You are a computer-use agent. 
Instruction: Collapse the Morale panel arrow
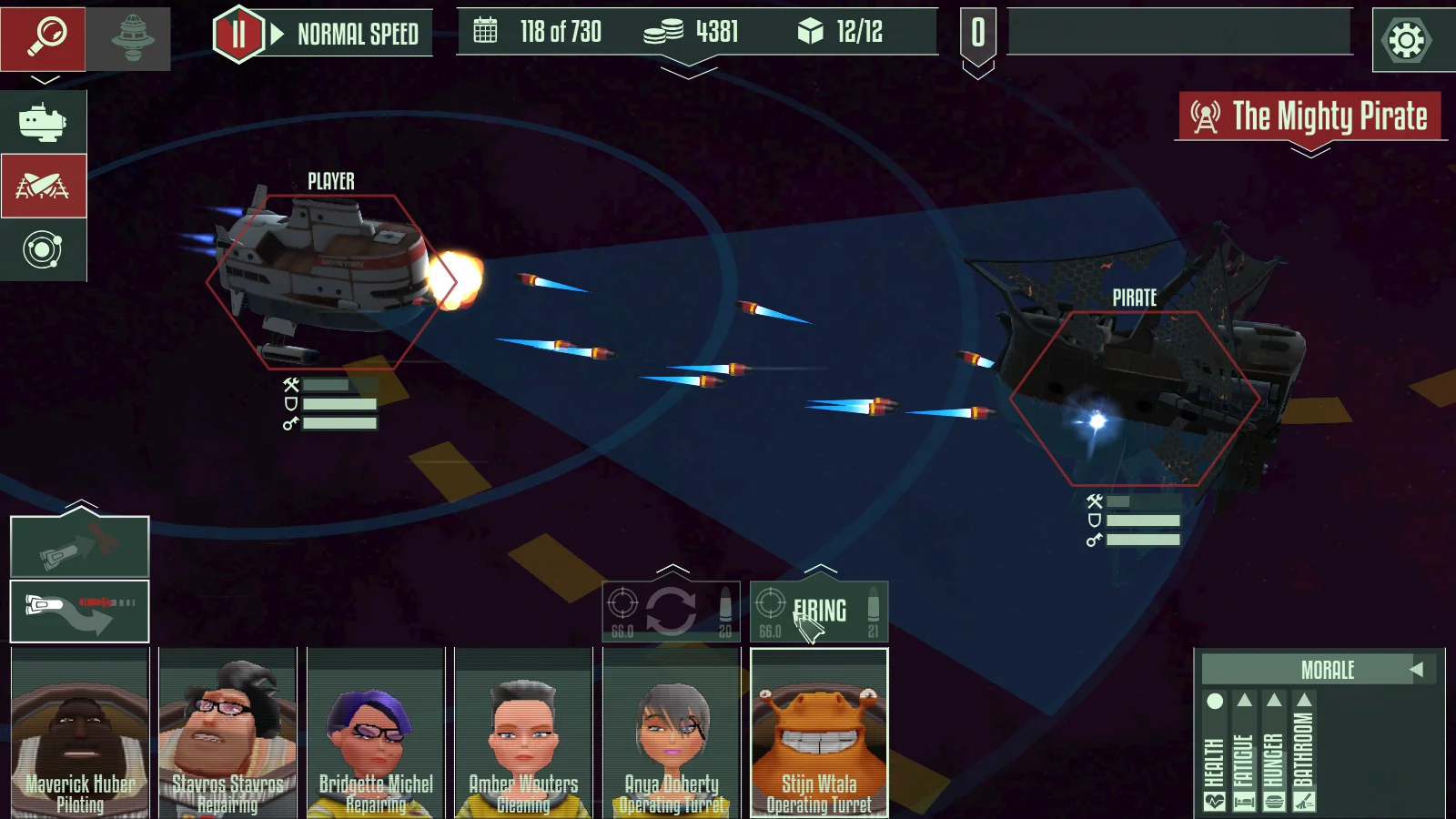pos(1416,670)
